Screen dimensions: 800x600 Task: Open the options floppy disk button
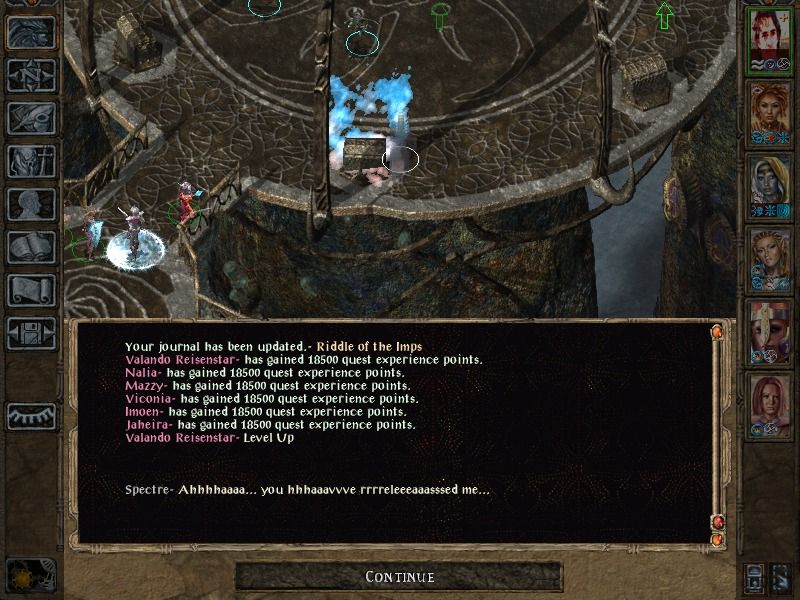31,333
